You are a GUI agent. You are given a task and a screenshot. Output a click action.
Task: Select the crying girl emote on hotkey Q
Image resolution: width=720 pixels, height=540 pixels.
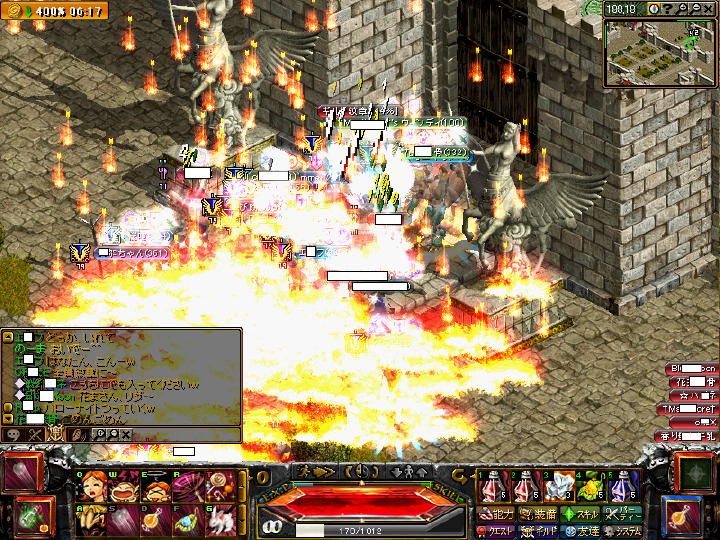93,486
